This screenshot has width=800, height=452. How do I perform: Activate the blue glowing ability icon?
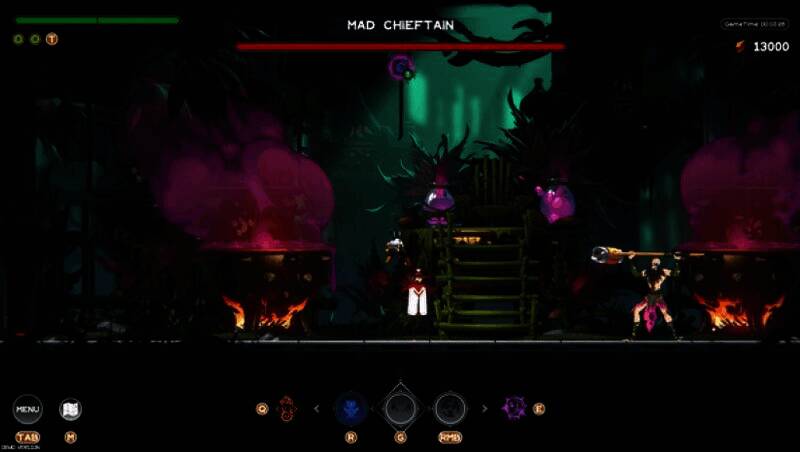pyautogui.click(x=350, y=408)
